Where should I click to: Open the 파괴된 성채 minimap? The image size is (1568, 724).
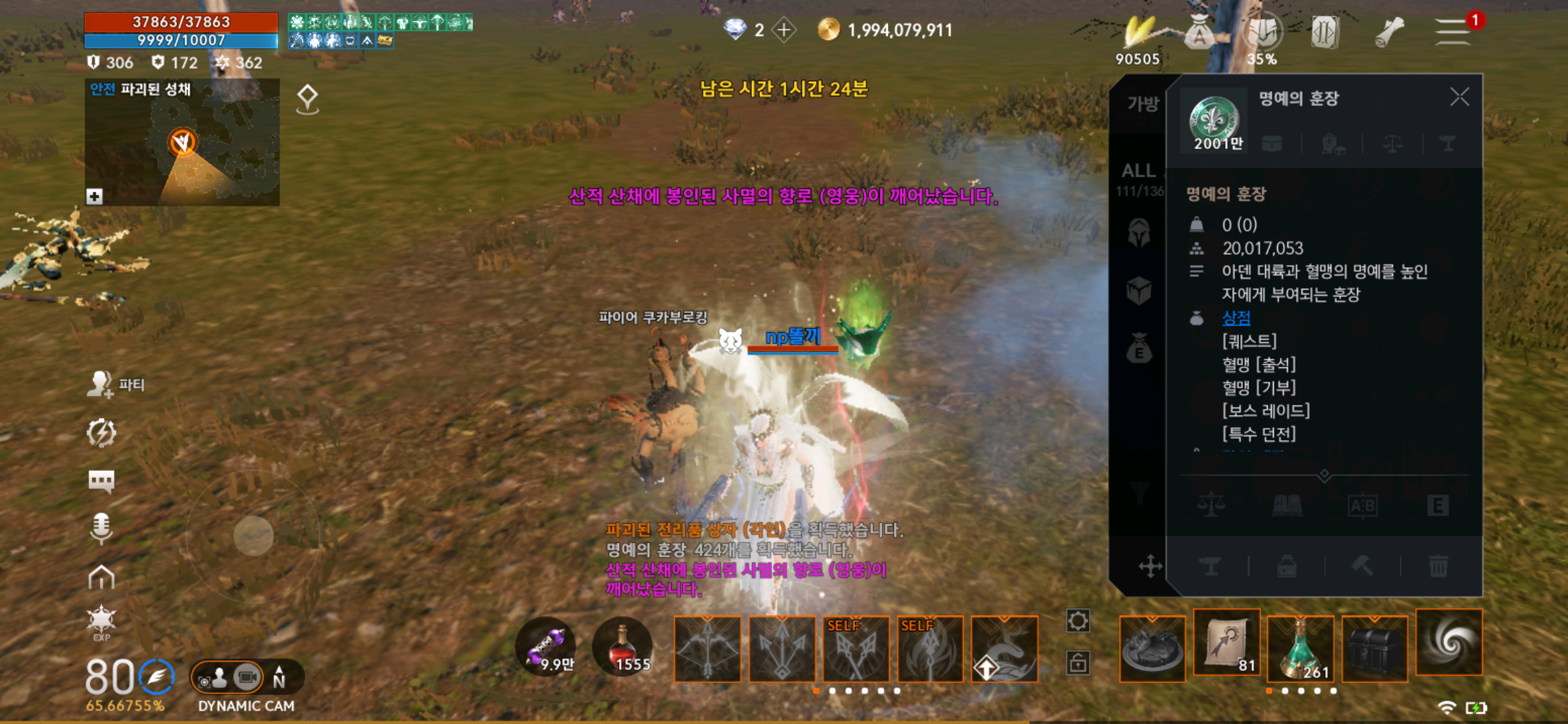(182, 143)
